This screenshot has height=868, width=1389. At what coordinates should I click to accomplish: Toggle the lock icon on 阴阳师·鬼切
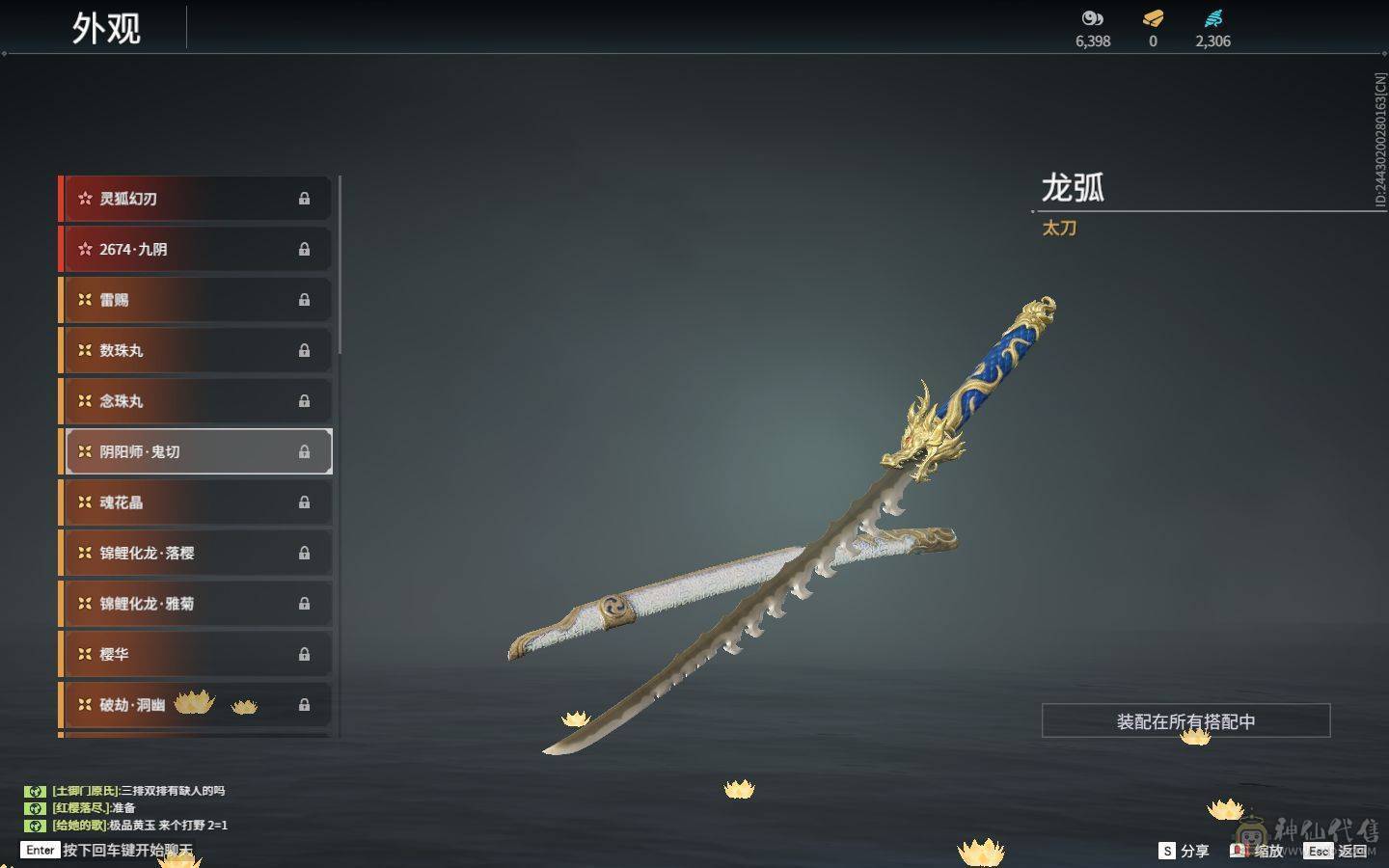click(x=304, y=451)
